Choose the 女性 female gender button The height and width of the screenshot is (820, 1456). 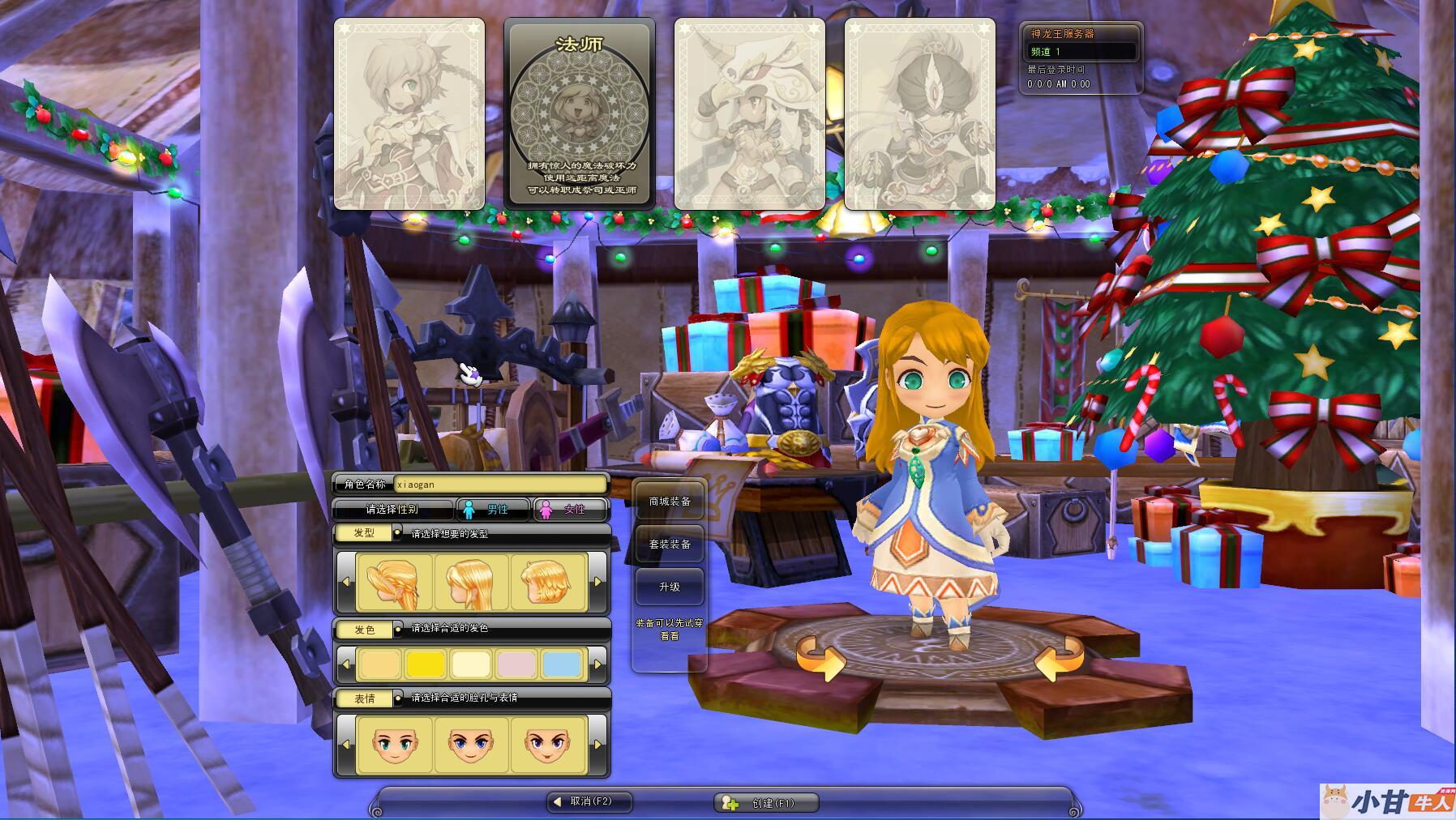click(568, 510)
